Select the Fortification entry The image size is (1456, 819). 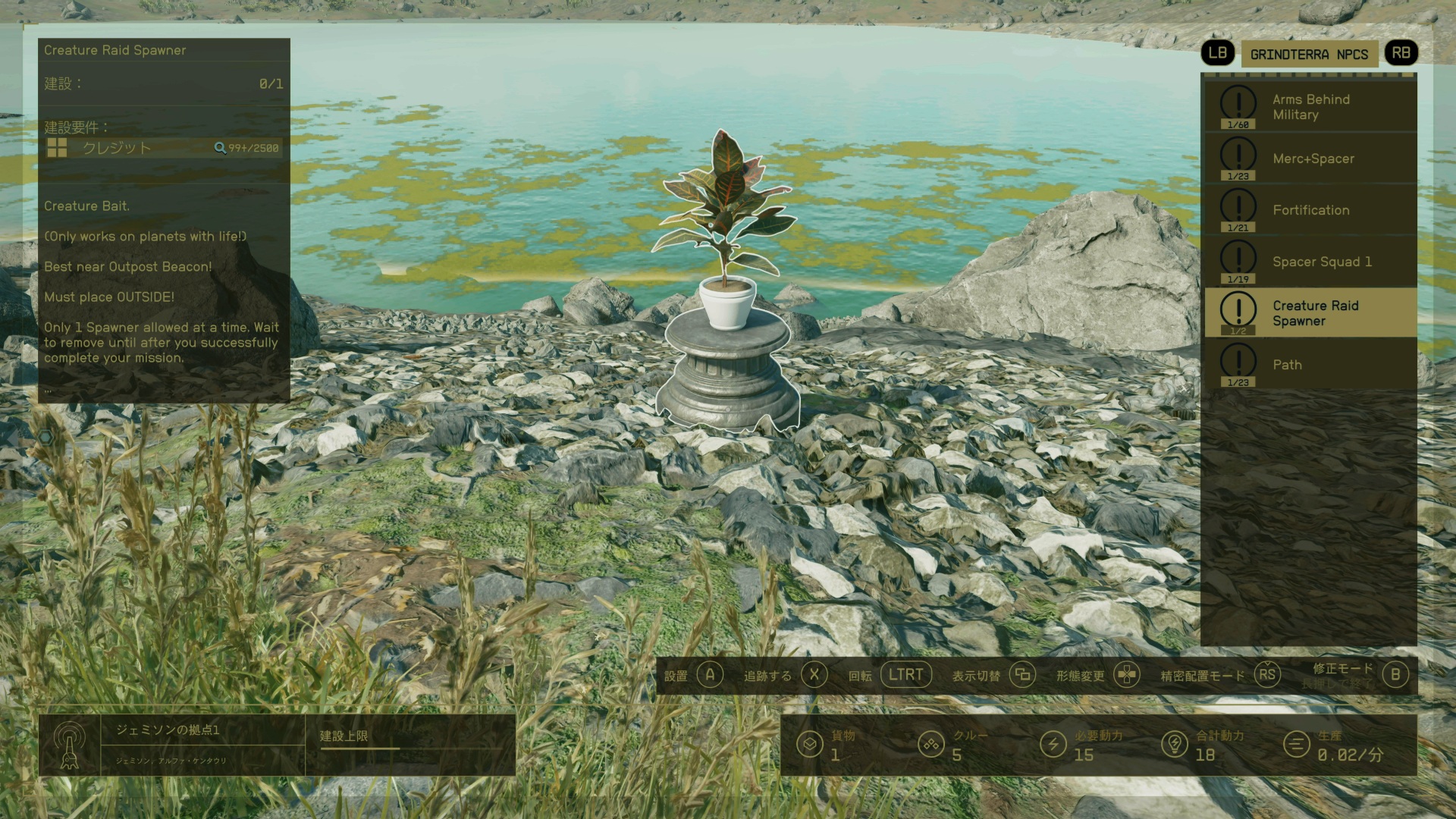click(1310, 210)
